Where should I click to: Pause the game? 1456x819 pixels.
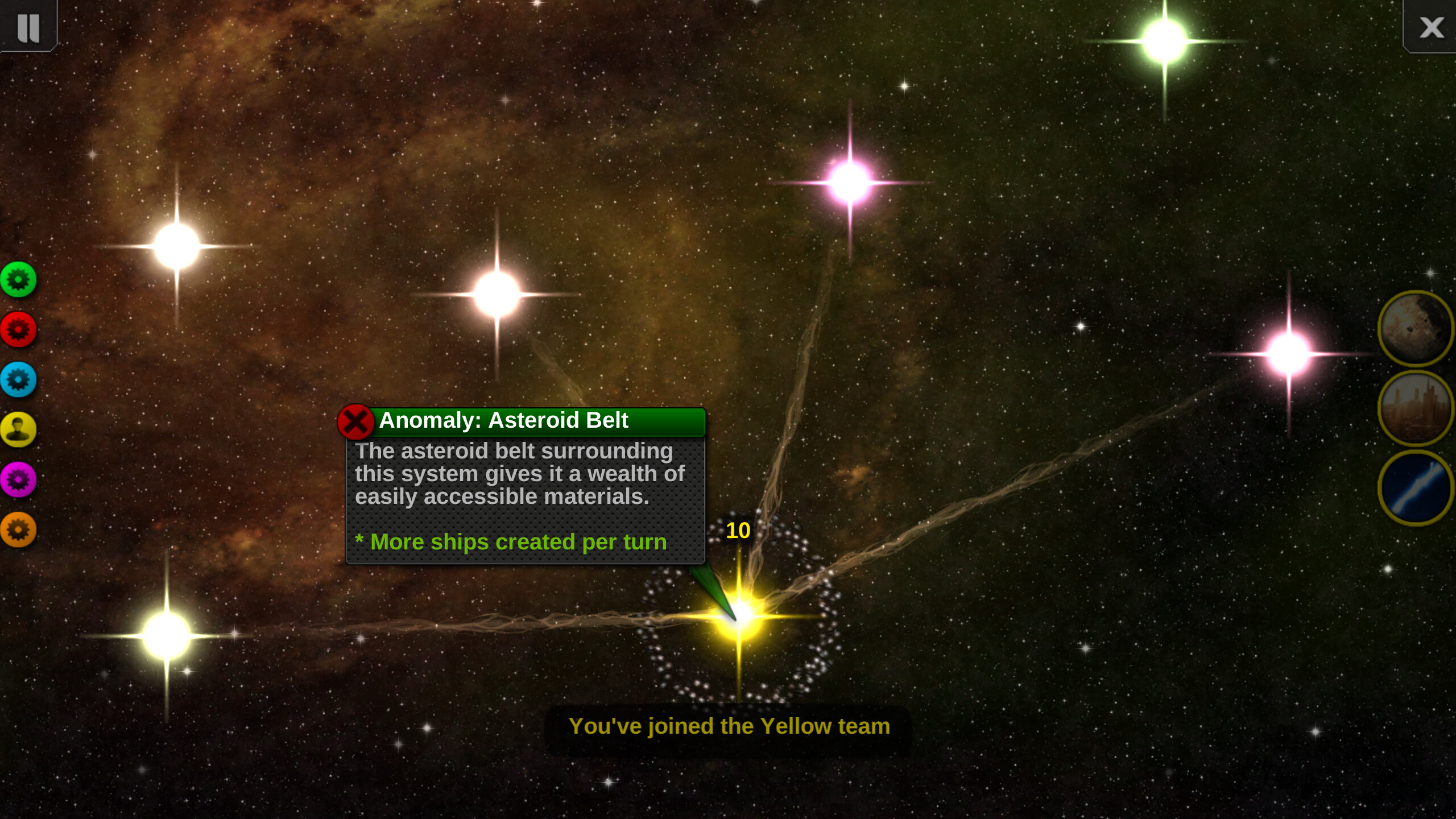tap(28, 27)
